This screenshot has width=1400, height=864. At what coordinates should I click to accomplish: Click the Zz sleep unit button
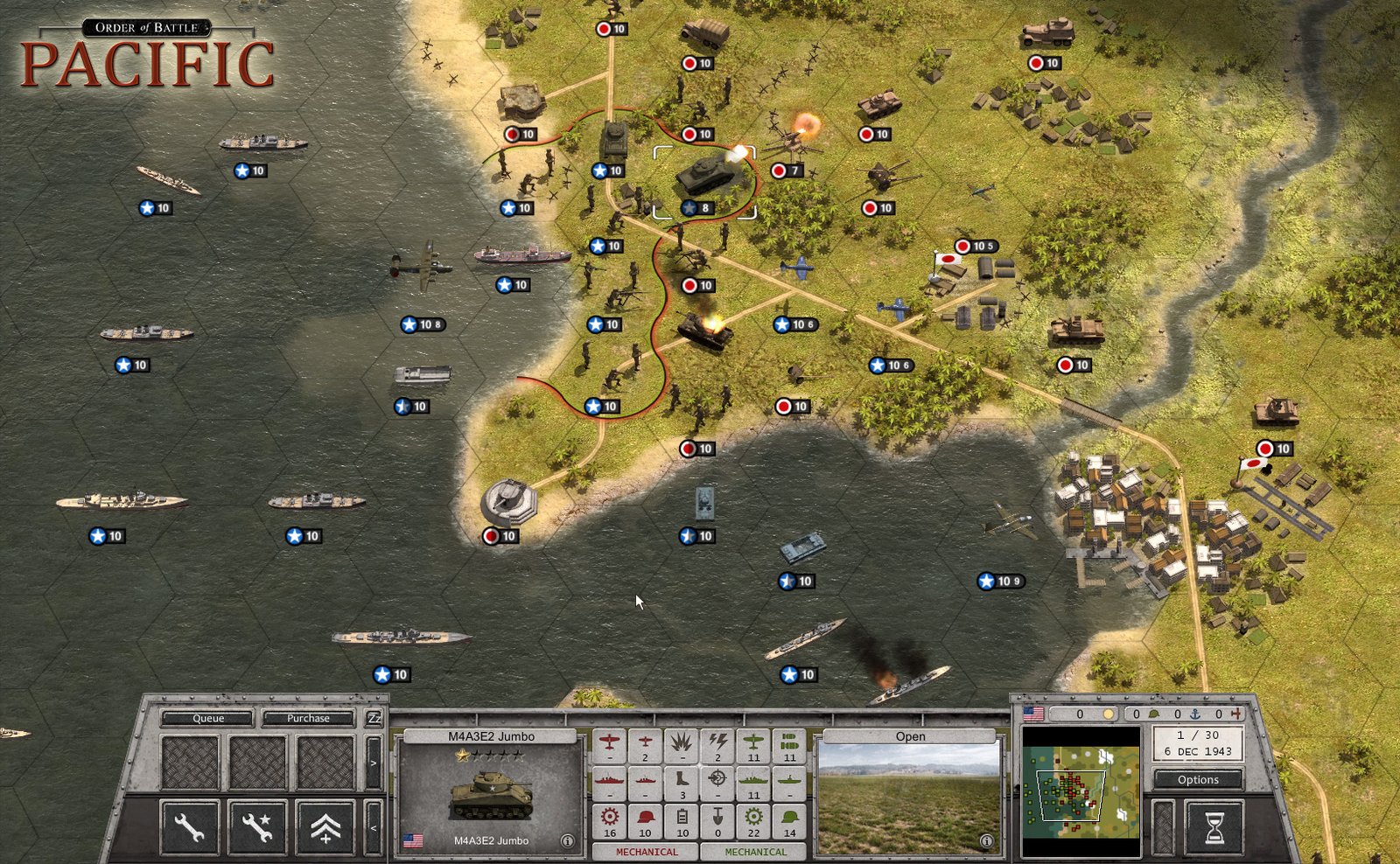[374, 719]
